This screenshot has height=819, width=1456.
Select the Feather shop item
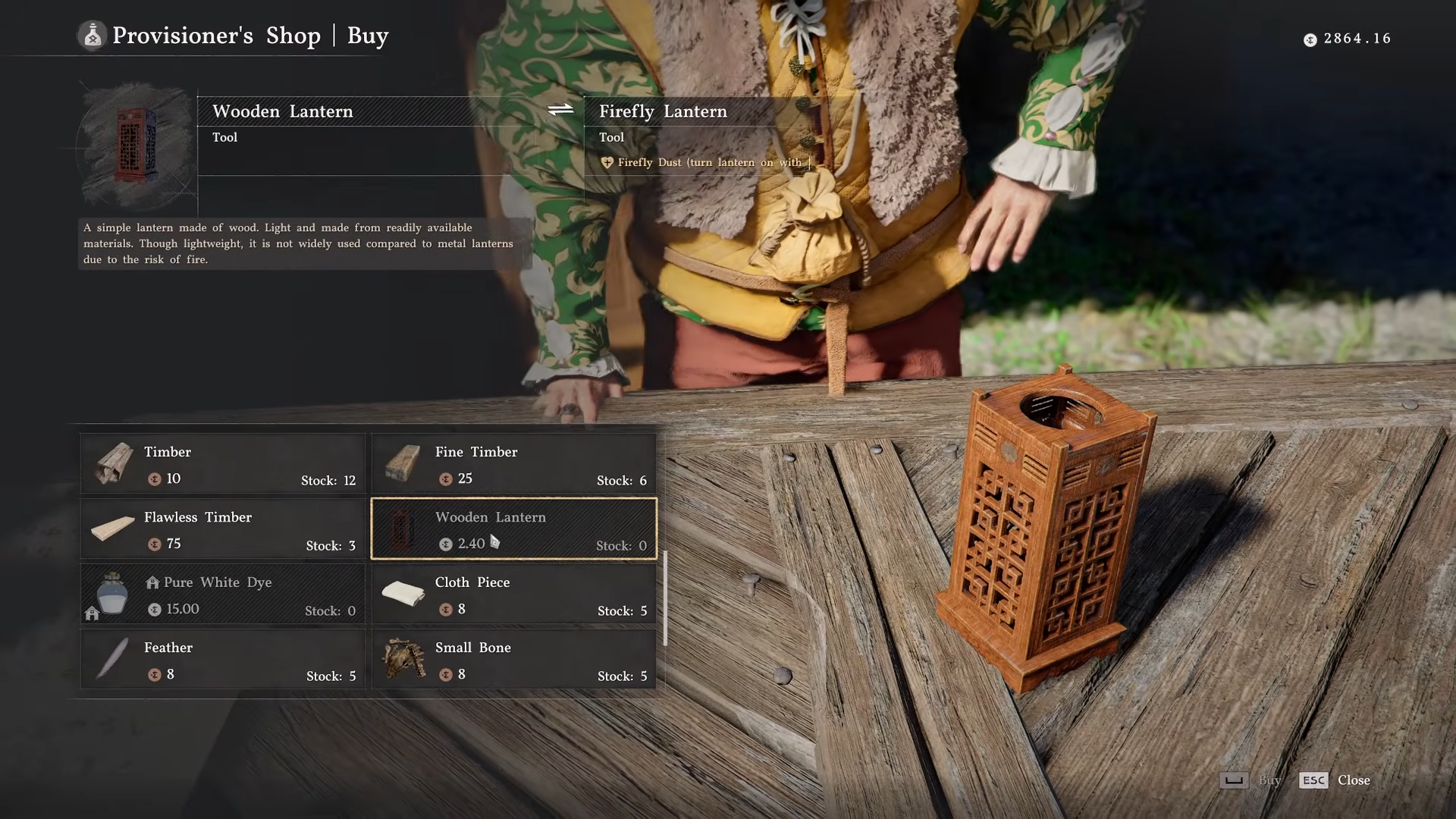[223, 660]
